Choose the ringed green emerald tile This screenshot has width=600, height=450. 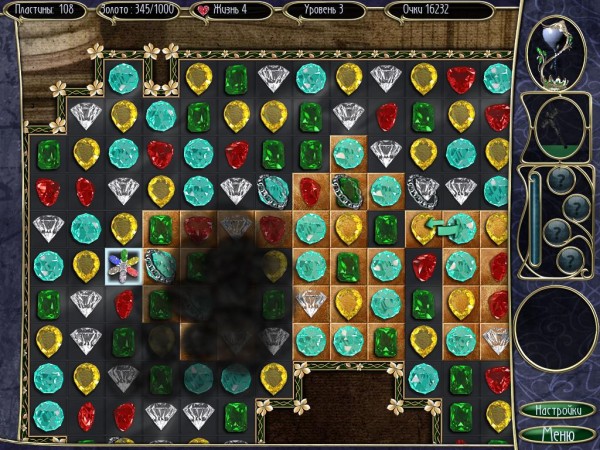(x=348, y=190)
